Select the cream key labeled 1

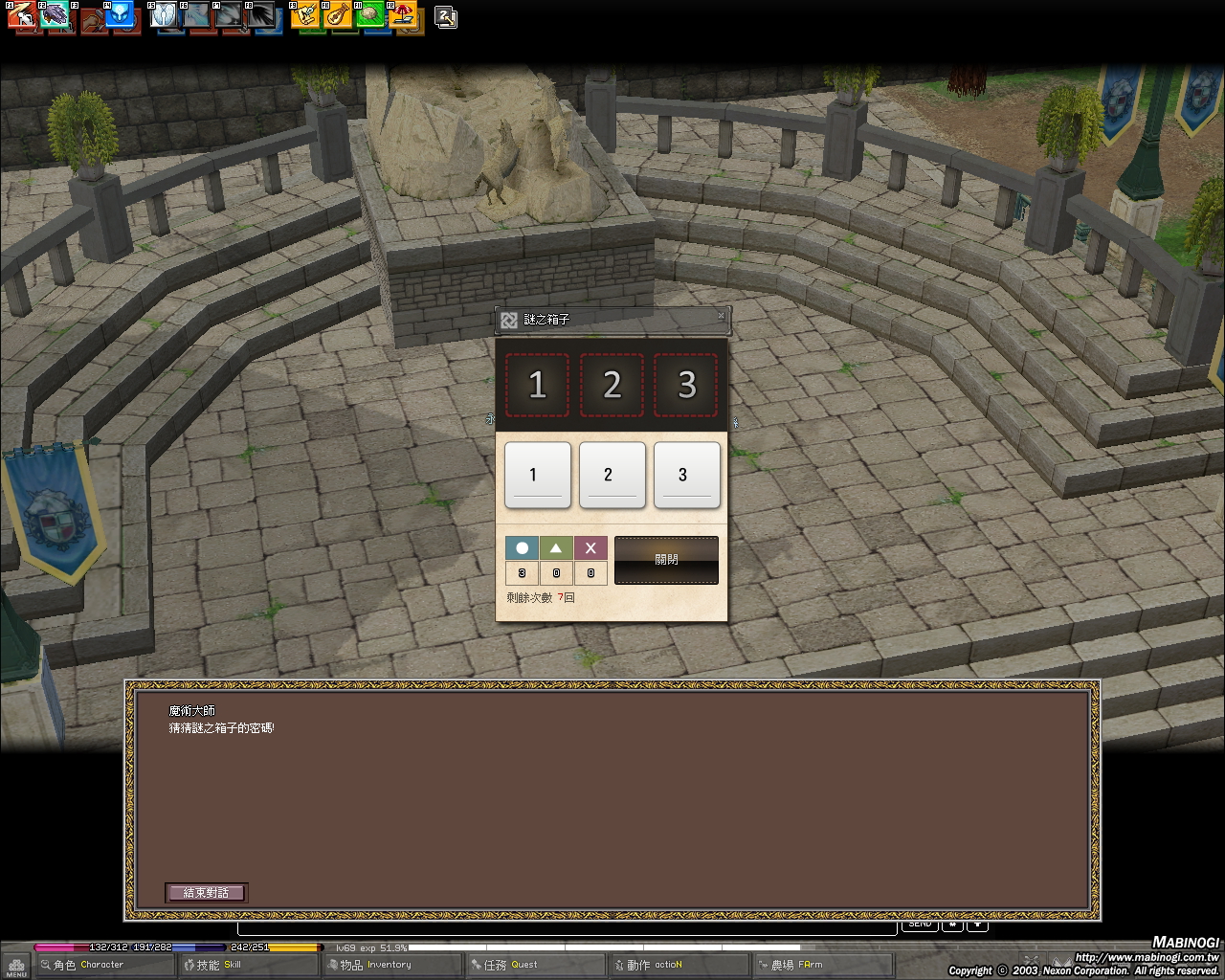(537, 475)
